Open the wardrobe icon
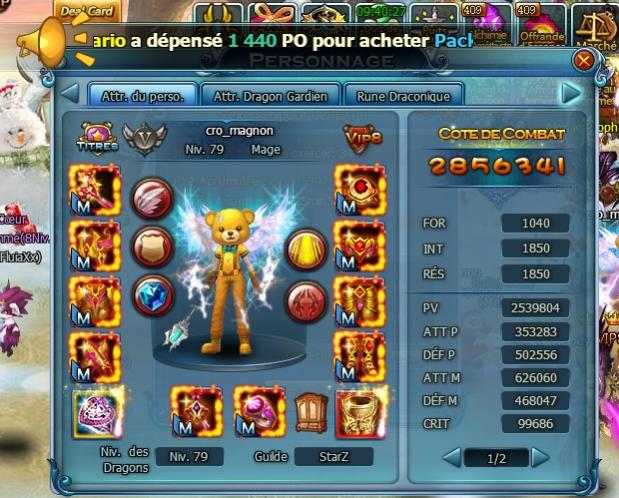The width and height of the screenshot is (619, 498). point(310,411)
